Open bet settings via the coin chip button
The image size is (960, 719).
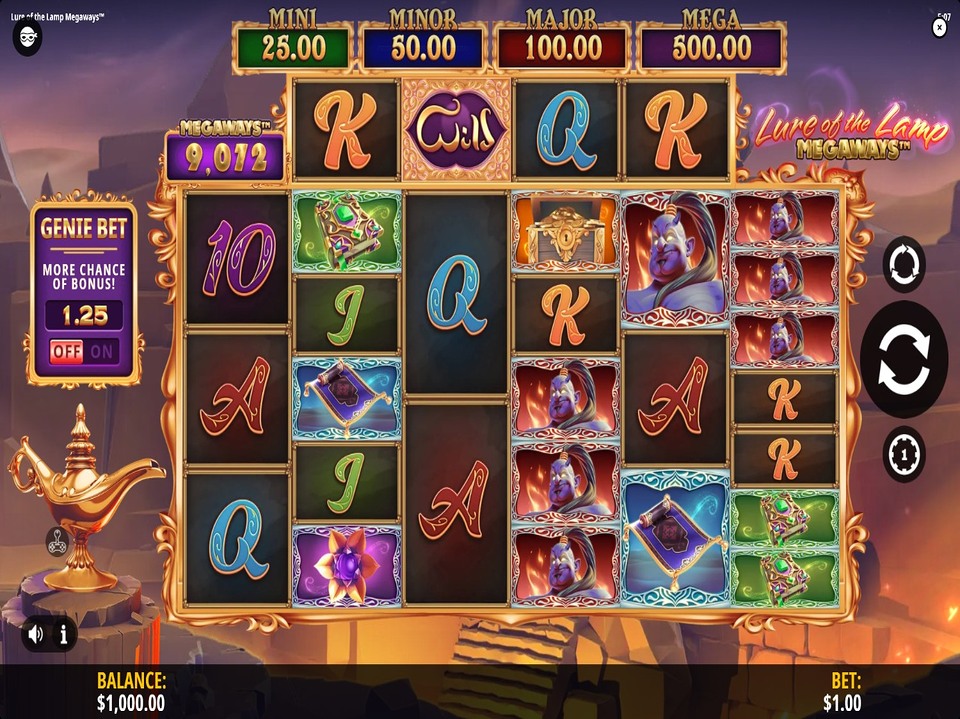[x=904, y=454]
